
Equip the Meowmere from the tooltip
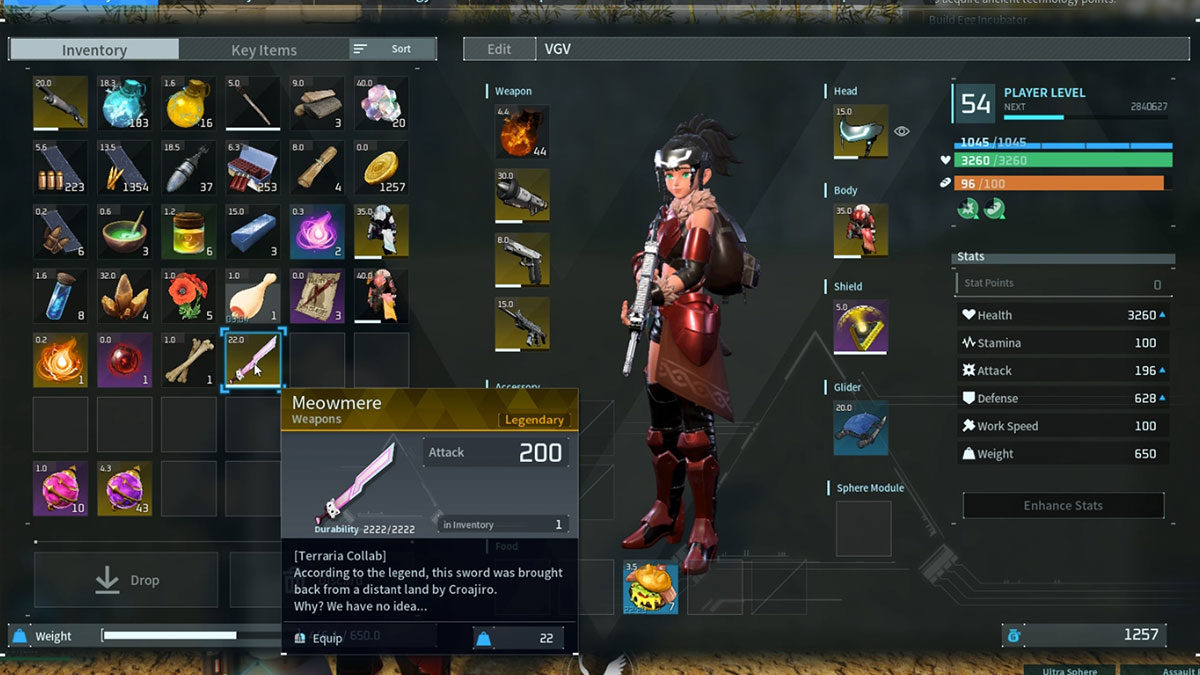320,637
